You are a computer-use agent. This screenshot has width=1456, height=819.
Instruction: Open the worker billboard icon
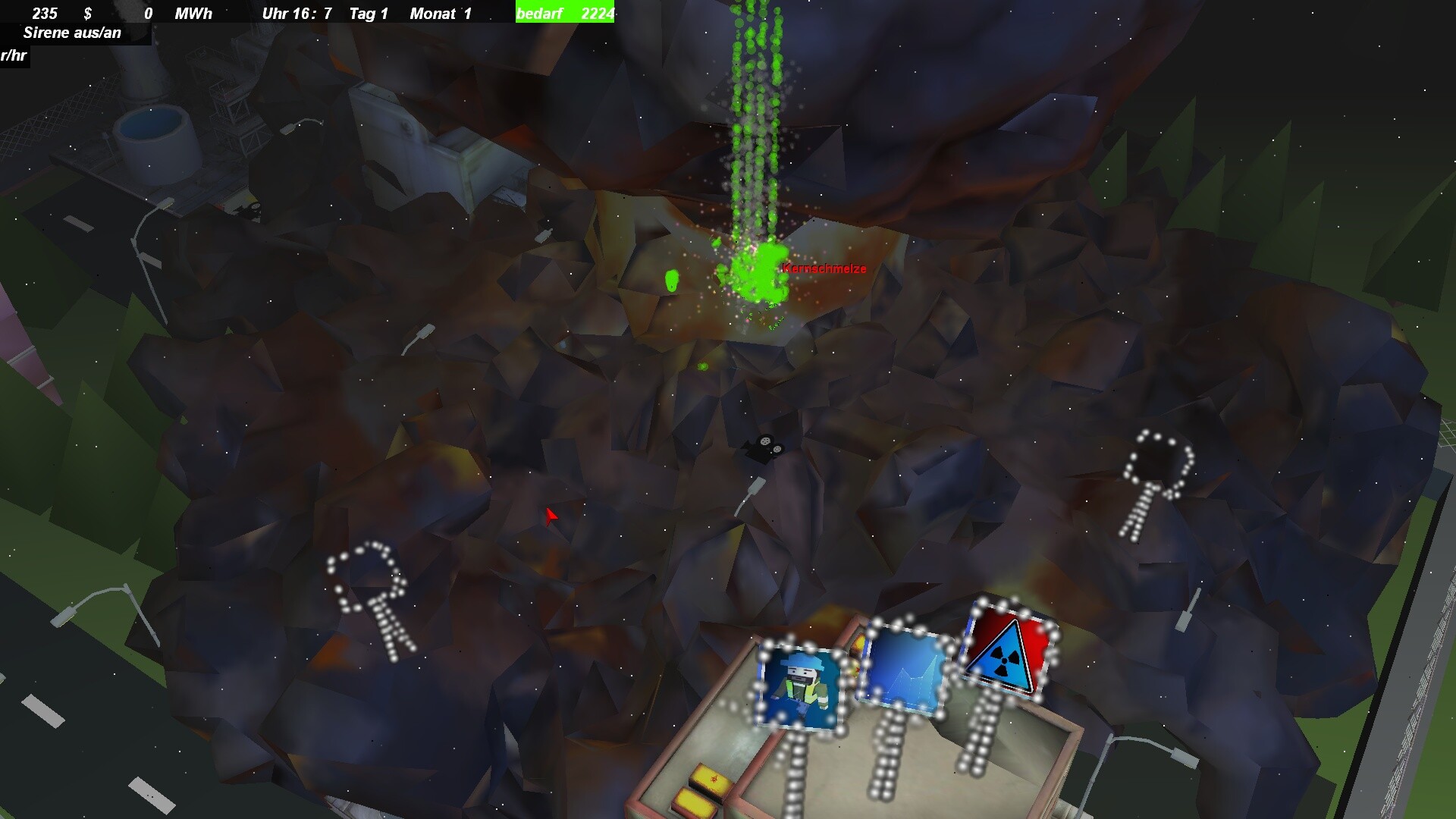click(801, 687)
